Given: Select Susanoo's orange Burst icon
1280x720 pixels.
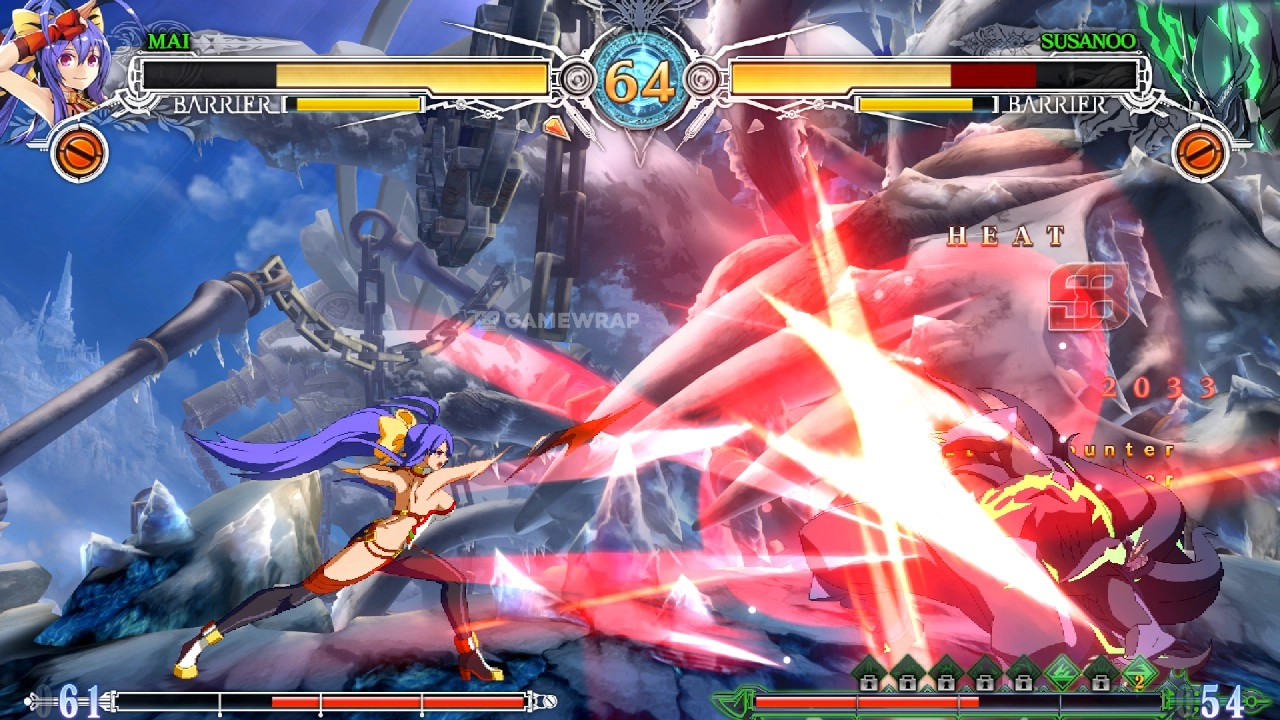Looking at the screenshot, I should click(1198, 153).
